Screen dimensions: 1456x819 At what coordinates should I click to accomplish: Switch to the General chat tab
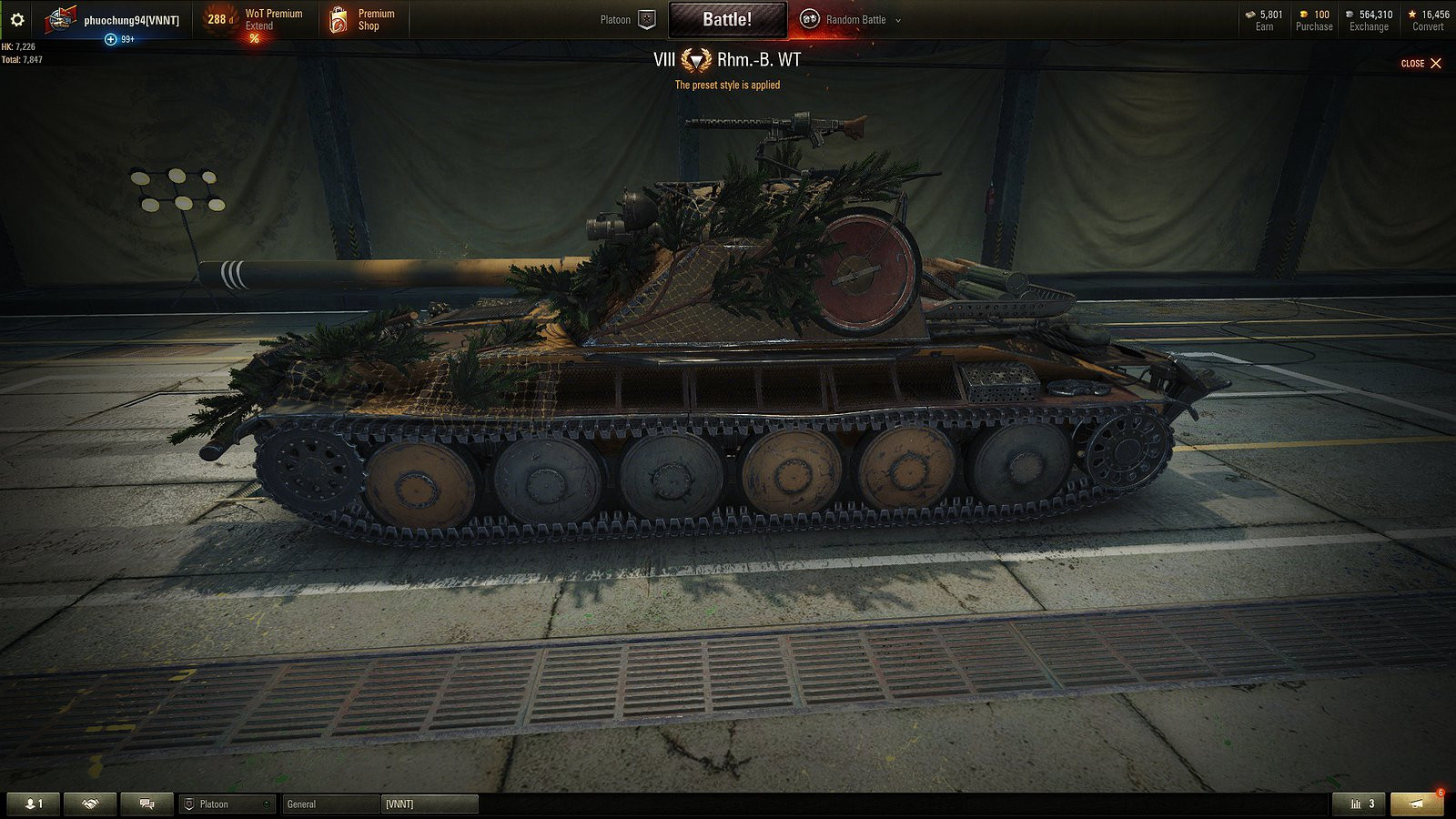pyautogui.click(x=302, y=804)
